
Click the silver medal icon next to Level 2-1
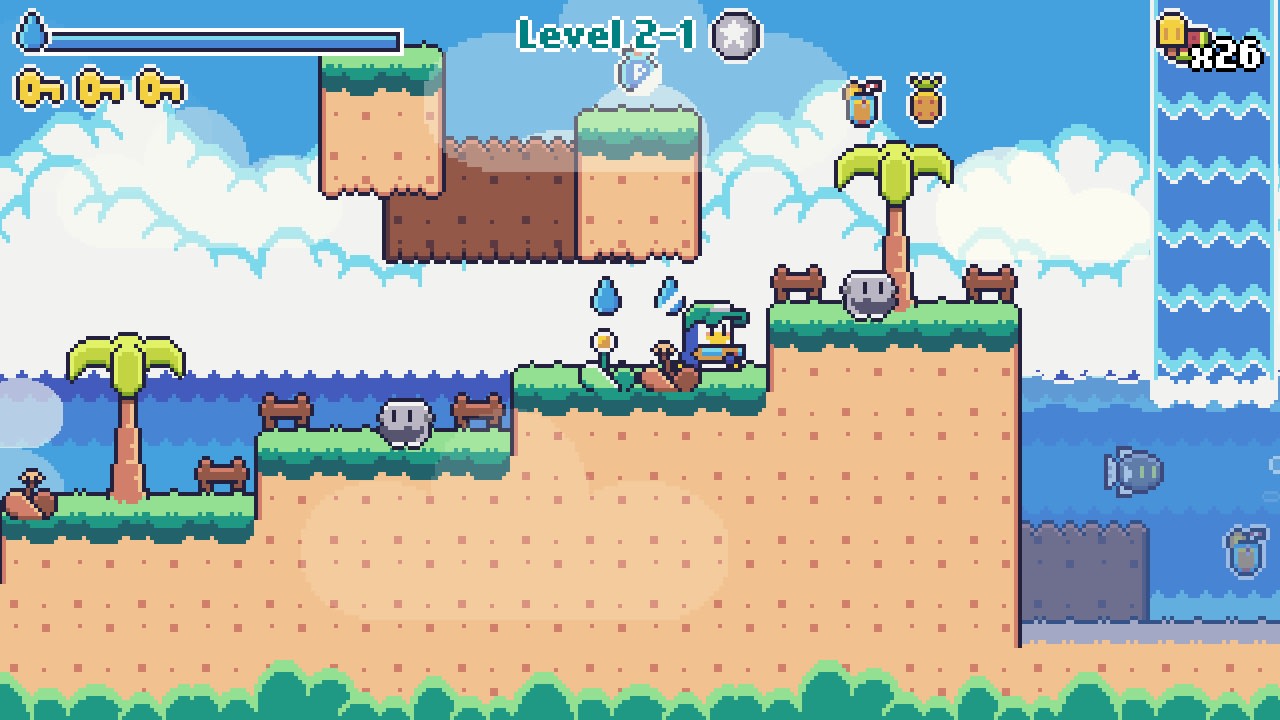tap(733, 37)
